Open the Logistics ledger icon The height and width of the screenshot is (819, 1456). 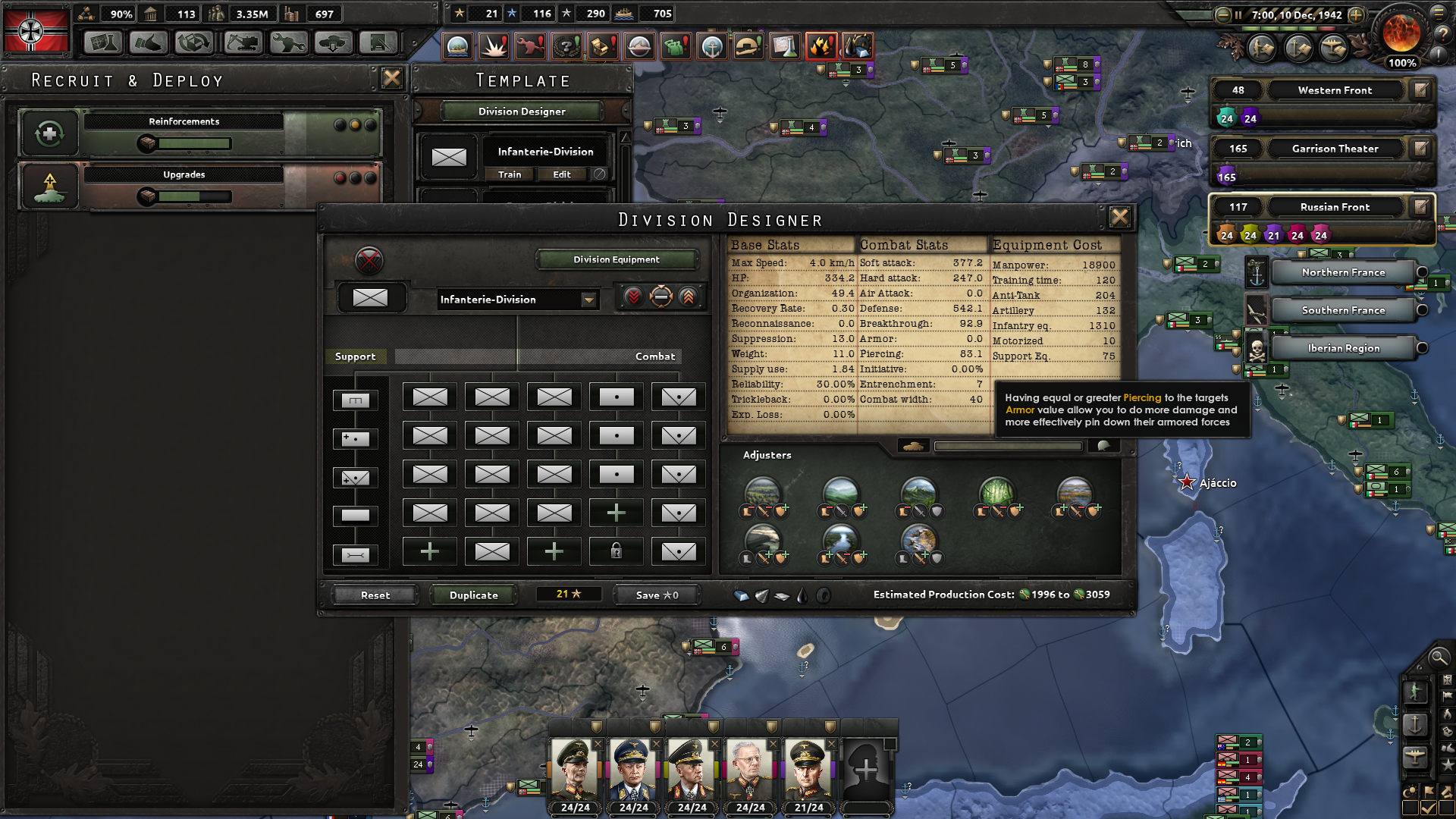(x=378, y=42)
